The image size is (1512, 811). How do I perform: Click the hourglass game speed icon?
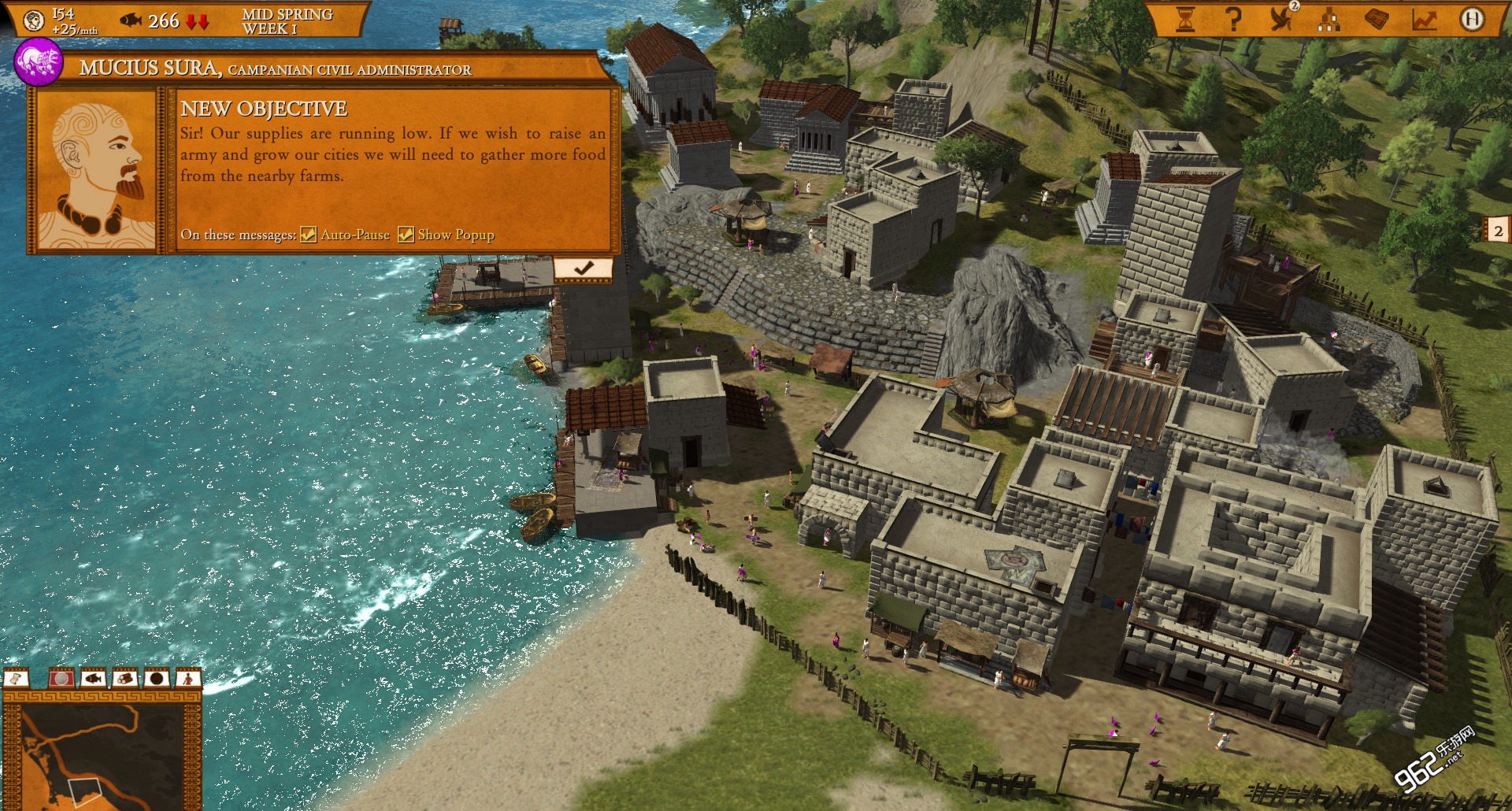pyautogui.click(x=1185, y=20)
